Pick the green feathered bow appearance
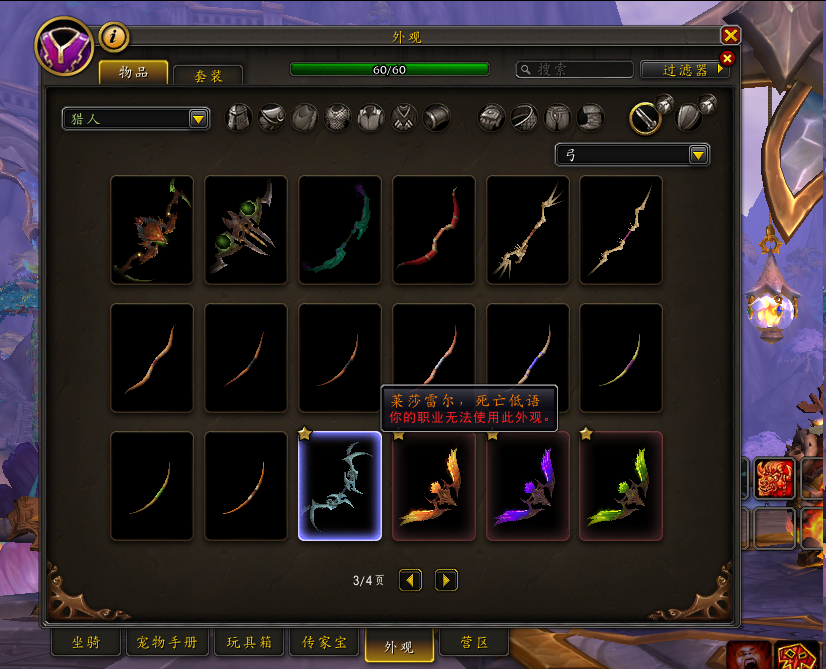Screen dimensions: 826x669 click(621, 486)
